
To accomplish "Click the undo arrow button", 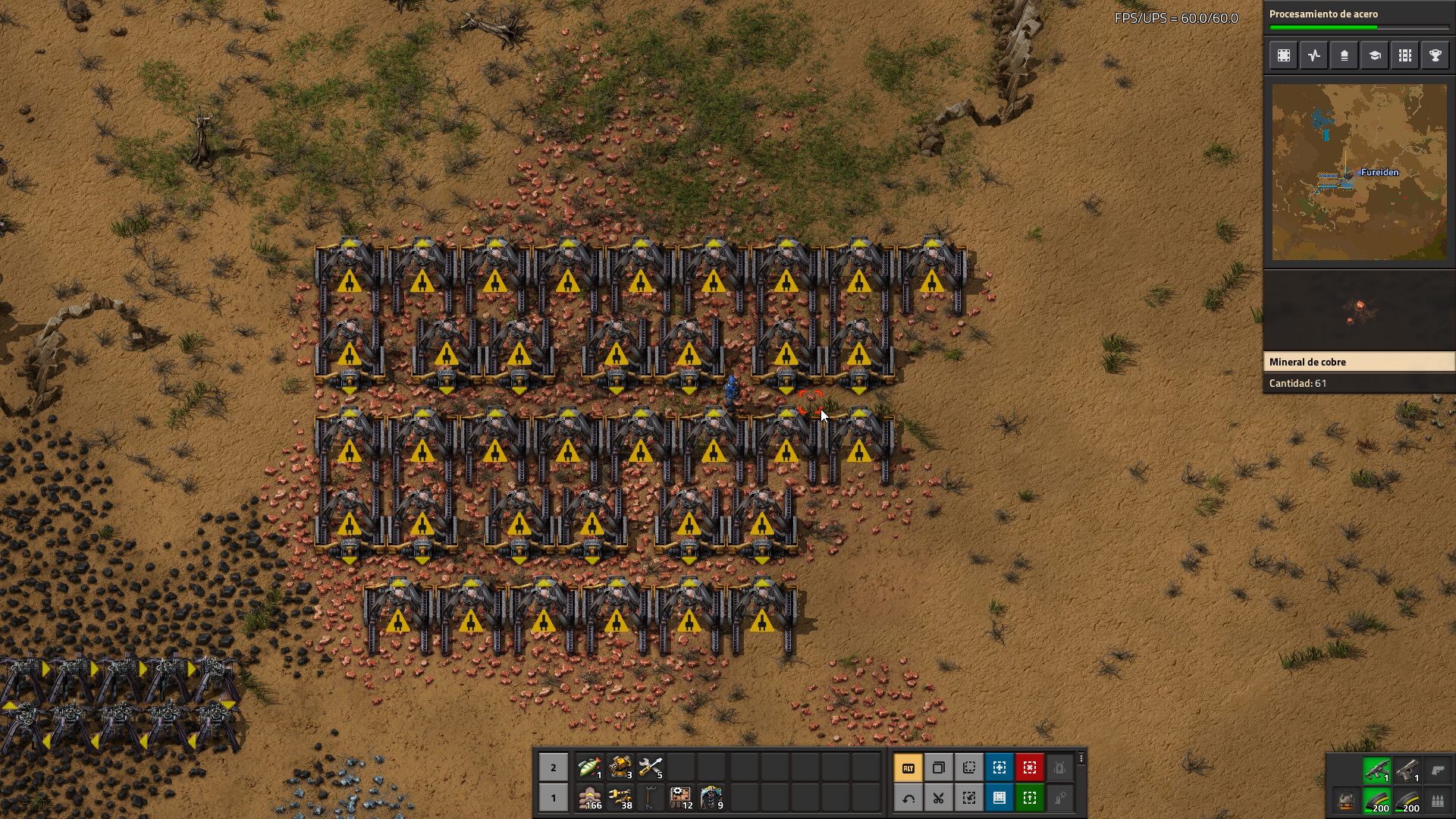I will tap(908, 798).
